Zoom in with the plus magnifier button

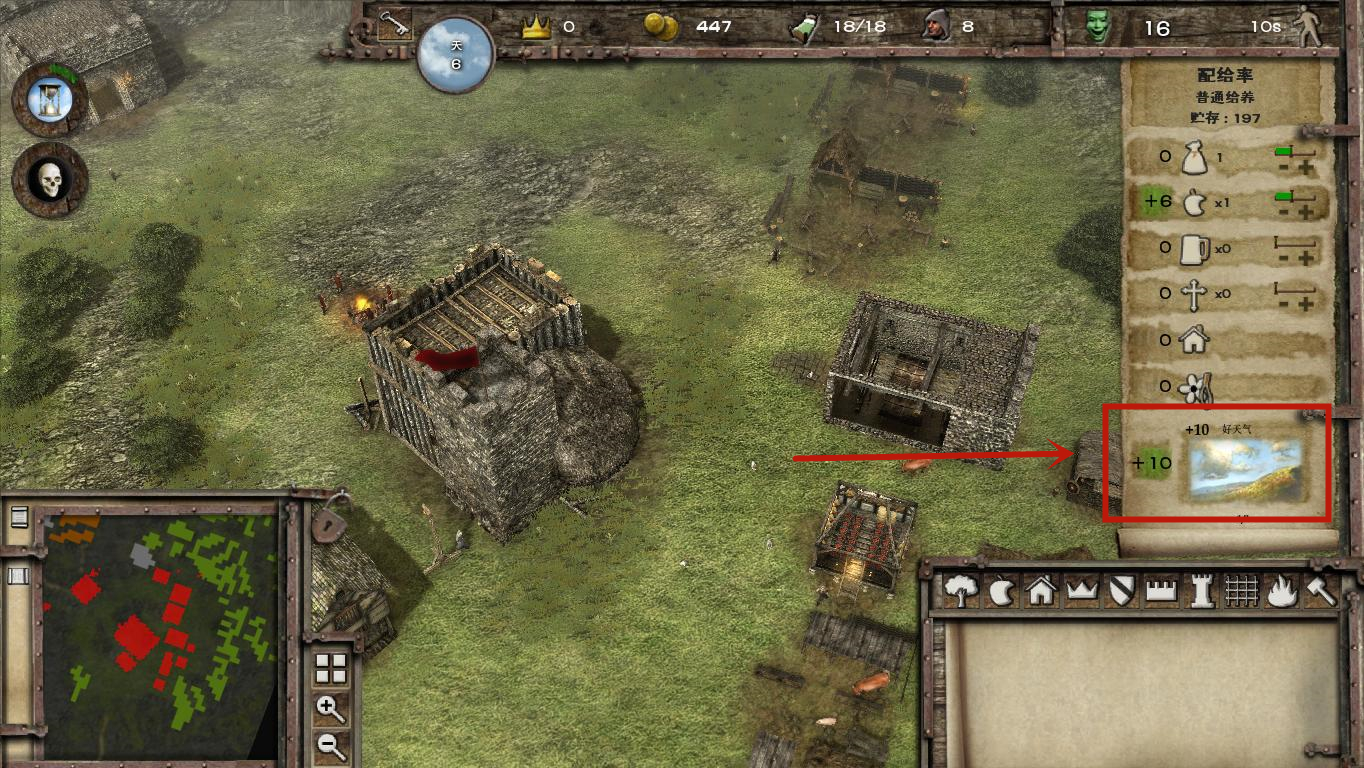point(330,709)
